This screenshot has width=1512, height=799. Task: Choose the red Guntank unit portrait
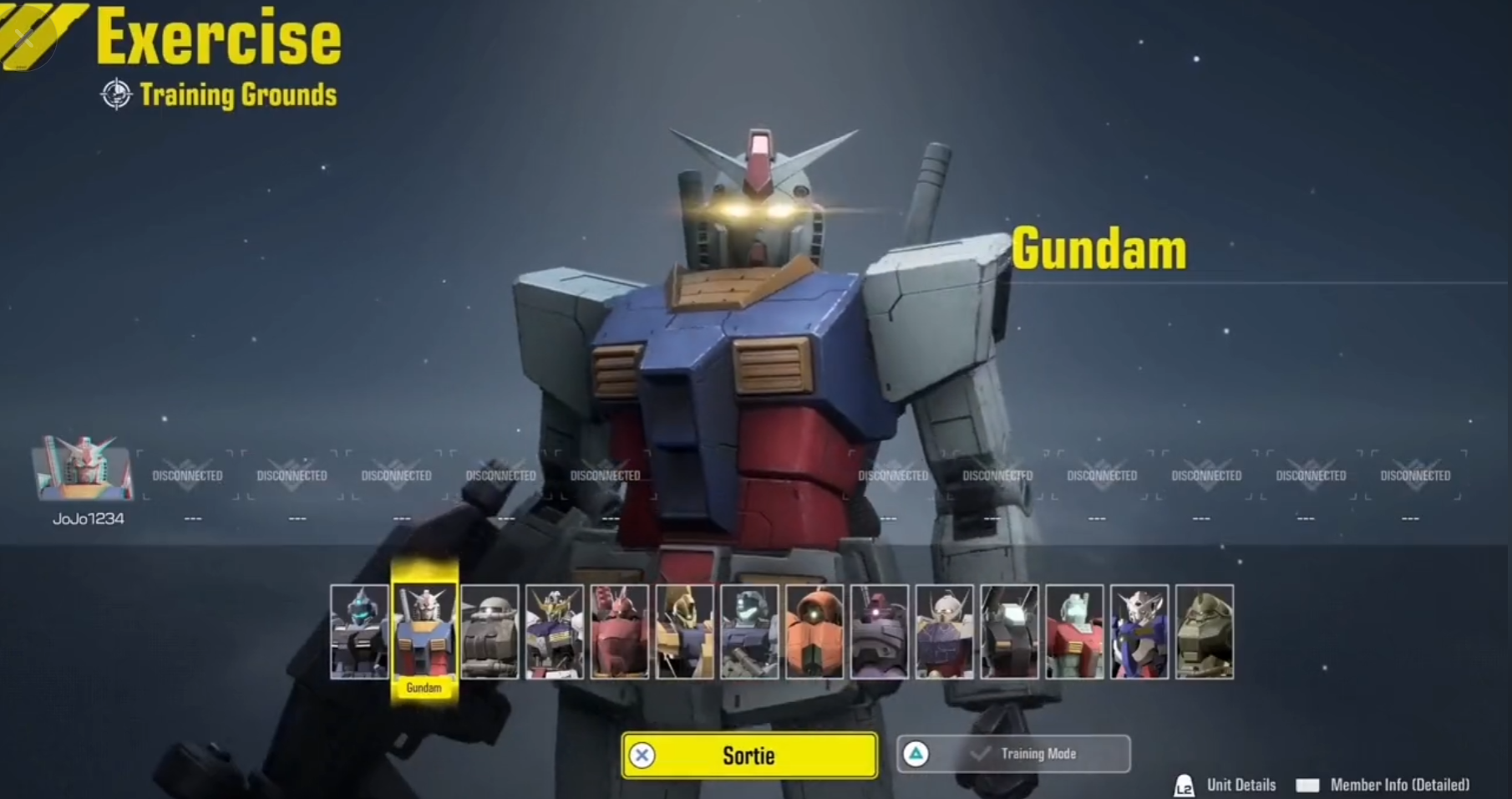click(1075, 631)
